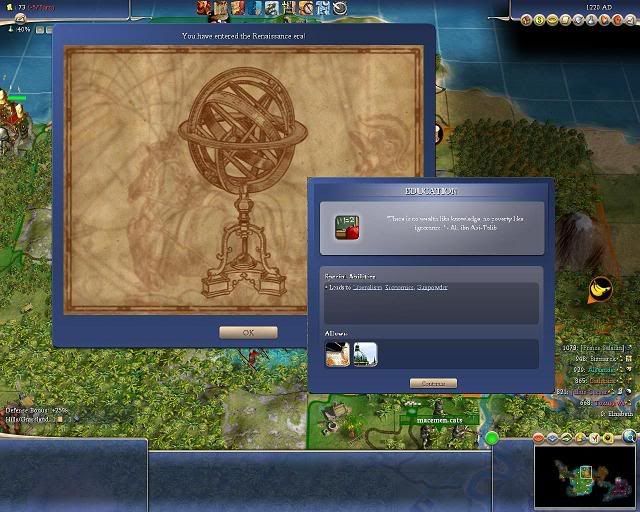Open the gold coin financial advisor button
The image size is (640, 512).
[x=539, y=18]
